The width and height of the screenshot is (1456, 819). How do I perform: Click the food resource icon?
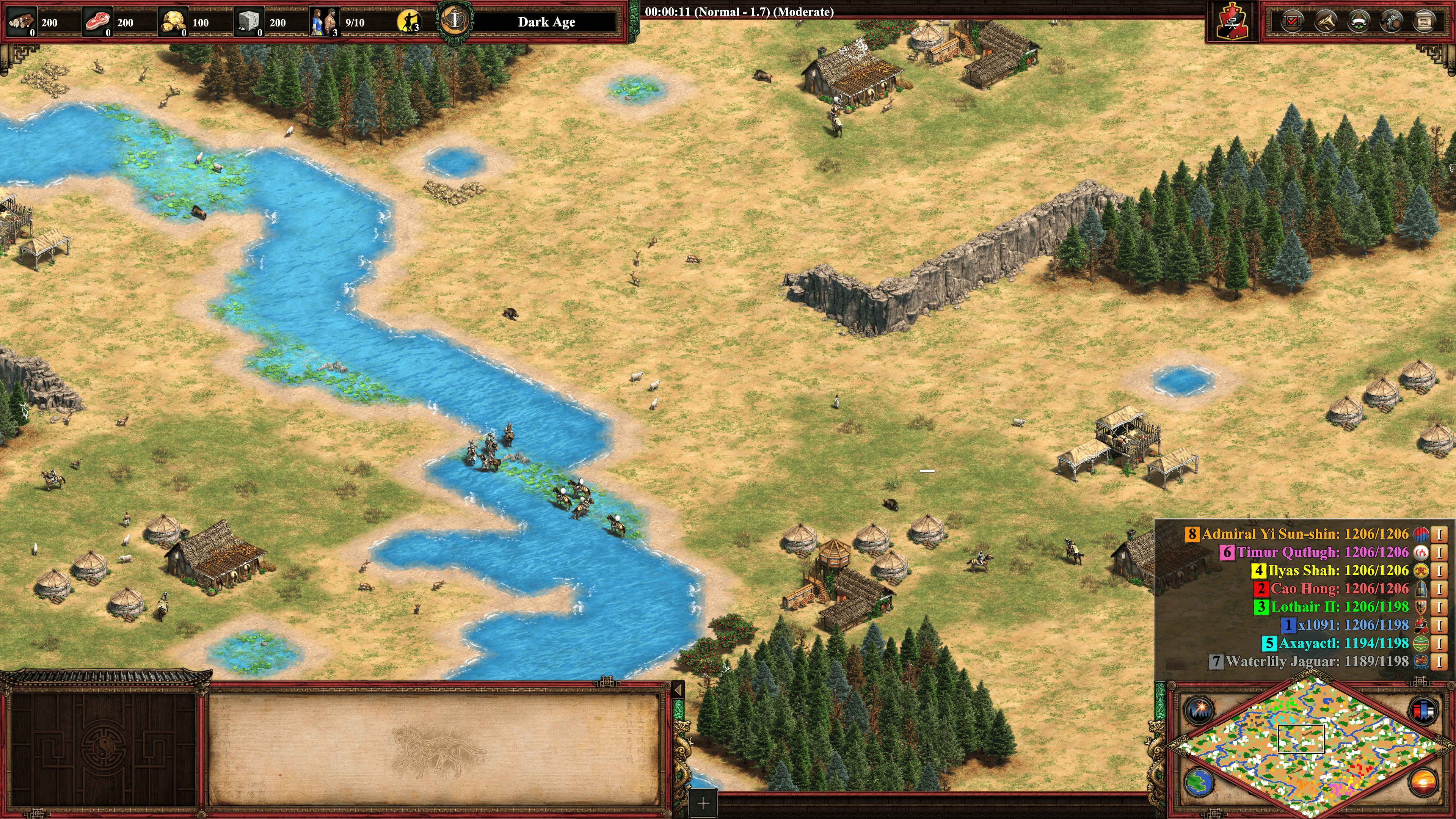tap(98, 22)
